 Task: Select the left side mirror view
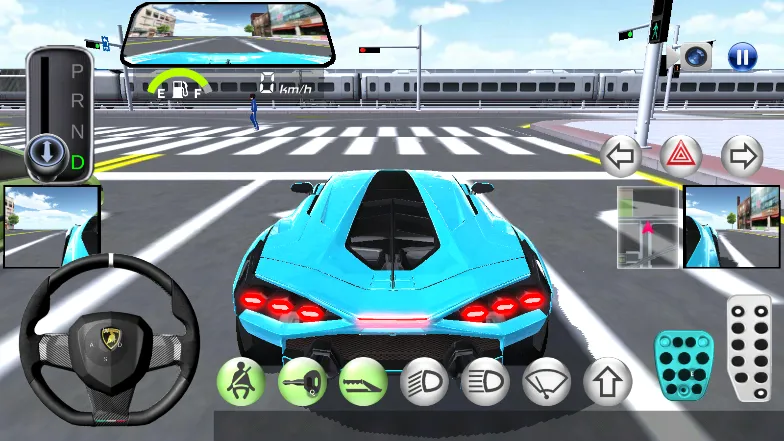click(52, 227)
